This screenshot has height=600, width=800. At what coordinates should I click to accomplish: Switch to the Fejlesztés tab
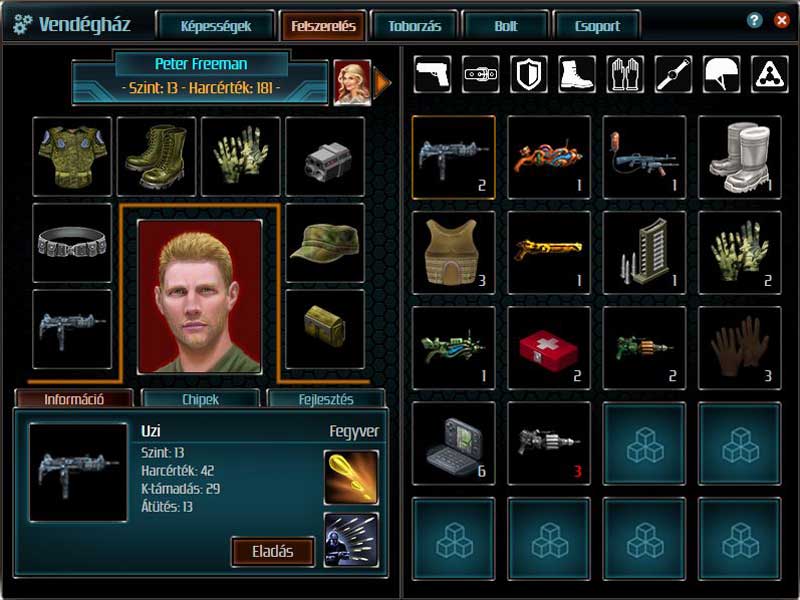pos(326,399)
